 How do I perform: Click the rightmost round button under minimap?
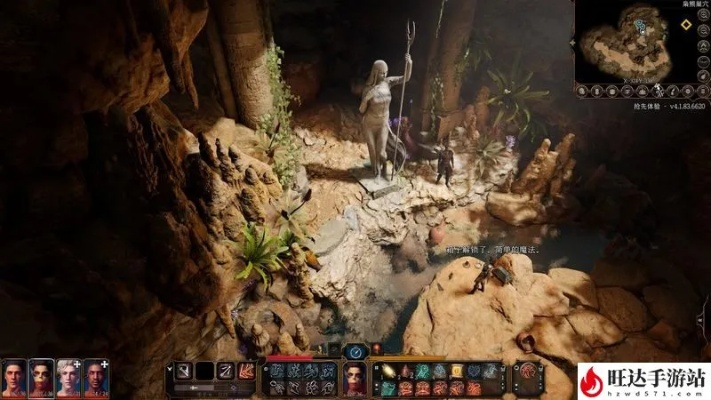[x=703, y=89]
